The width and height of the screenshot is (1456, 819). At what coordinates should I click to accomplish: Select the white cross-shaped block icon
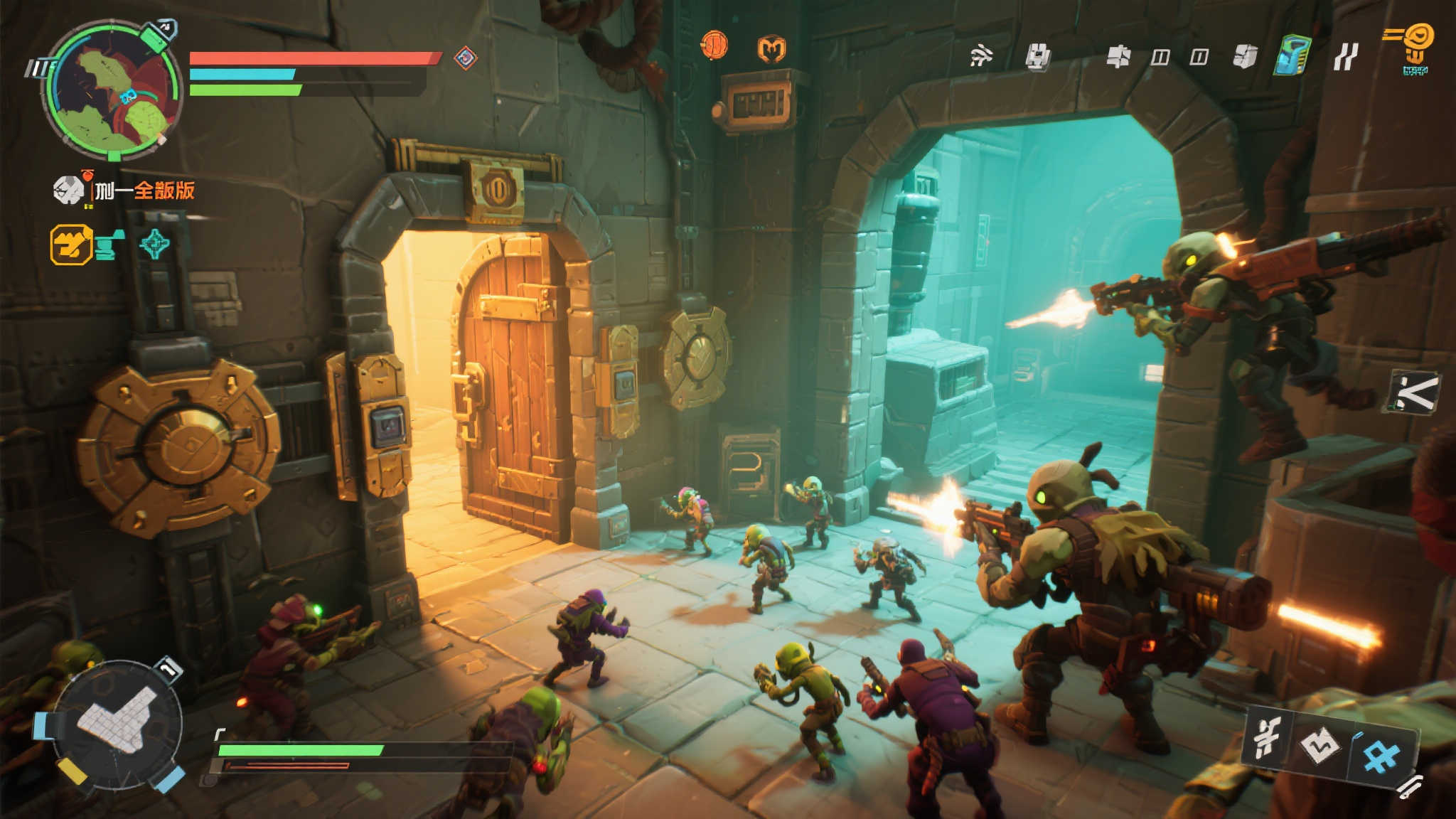(x=1118, y=56)
